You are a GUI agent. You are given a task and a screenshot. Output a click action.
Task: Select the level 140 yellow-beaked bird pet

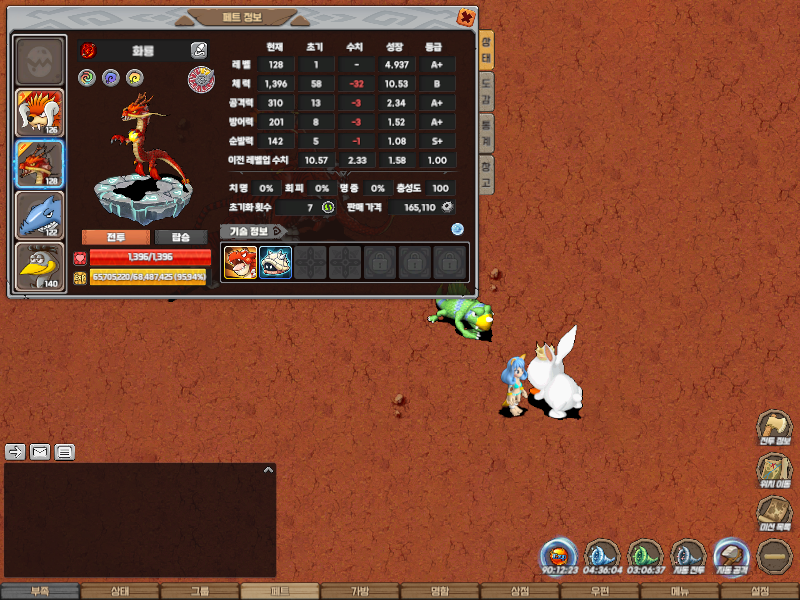pos(40,266)
